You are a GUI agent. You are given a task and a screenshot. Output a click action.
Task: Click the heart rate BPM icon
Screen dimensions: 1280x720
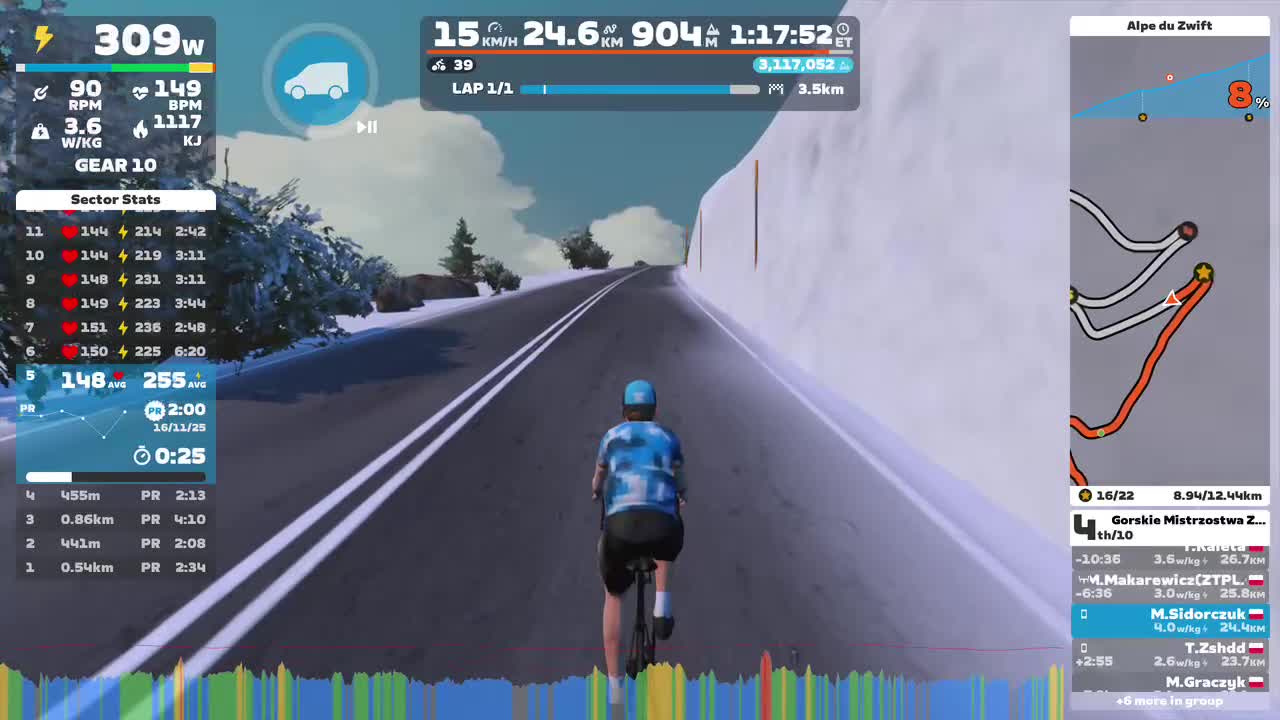tap(141, 90)
